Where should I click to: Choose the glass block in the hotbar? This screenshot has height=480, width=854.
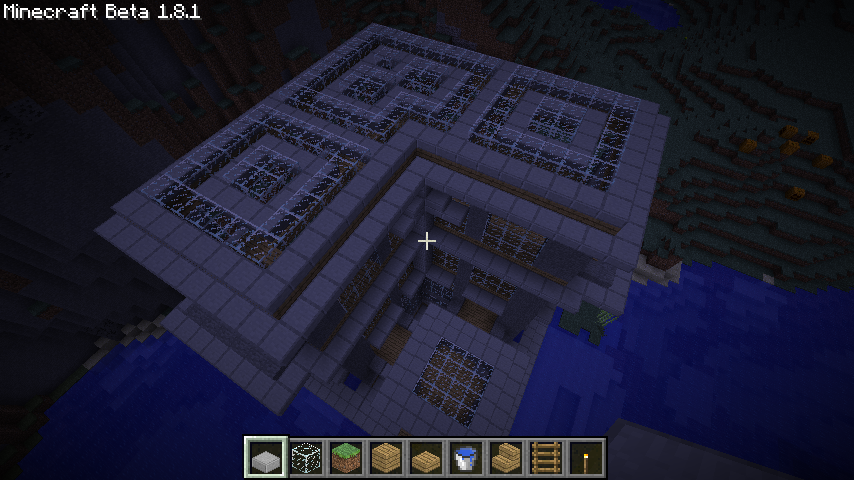(306, 458)
